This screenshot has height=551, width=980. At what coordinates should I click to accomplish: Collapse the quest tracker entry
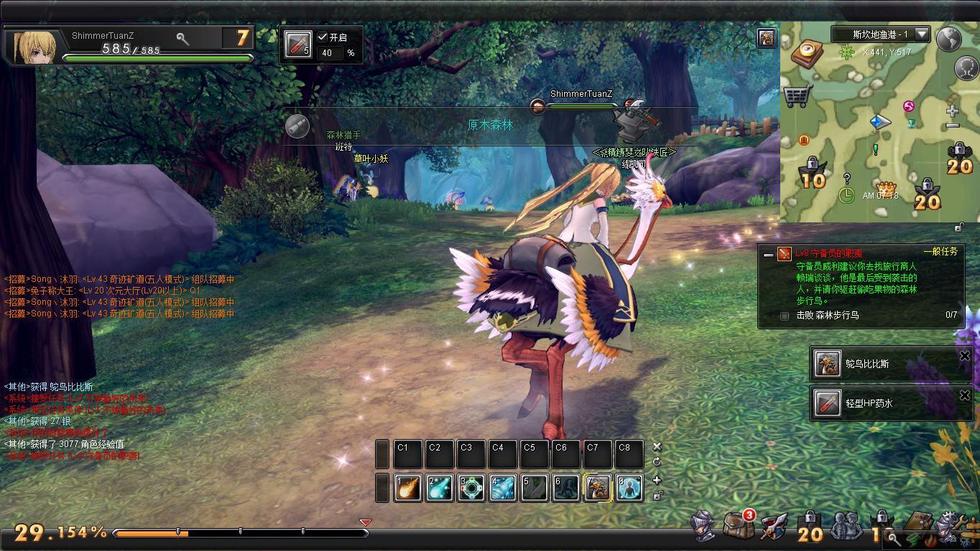768,255
